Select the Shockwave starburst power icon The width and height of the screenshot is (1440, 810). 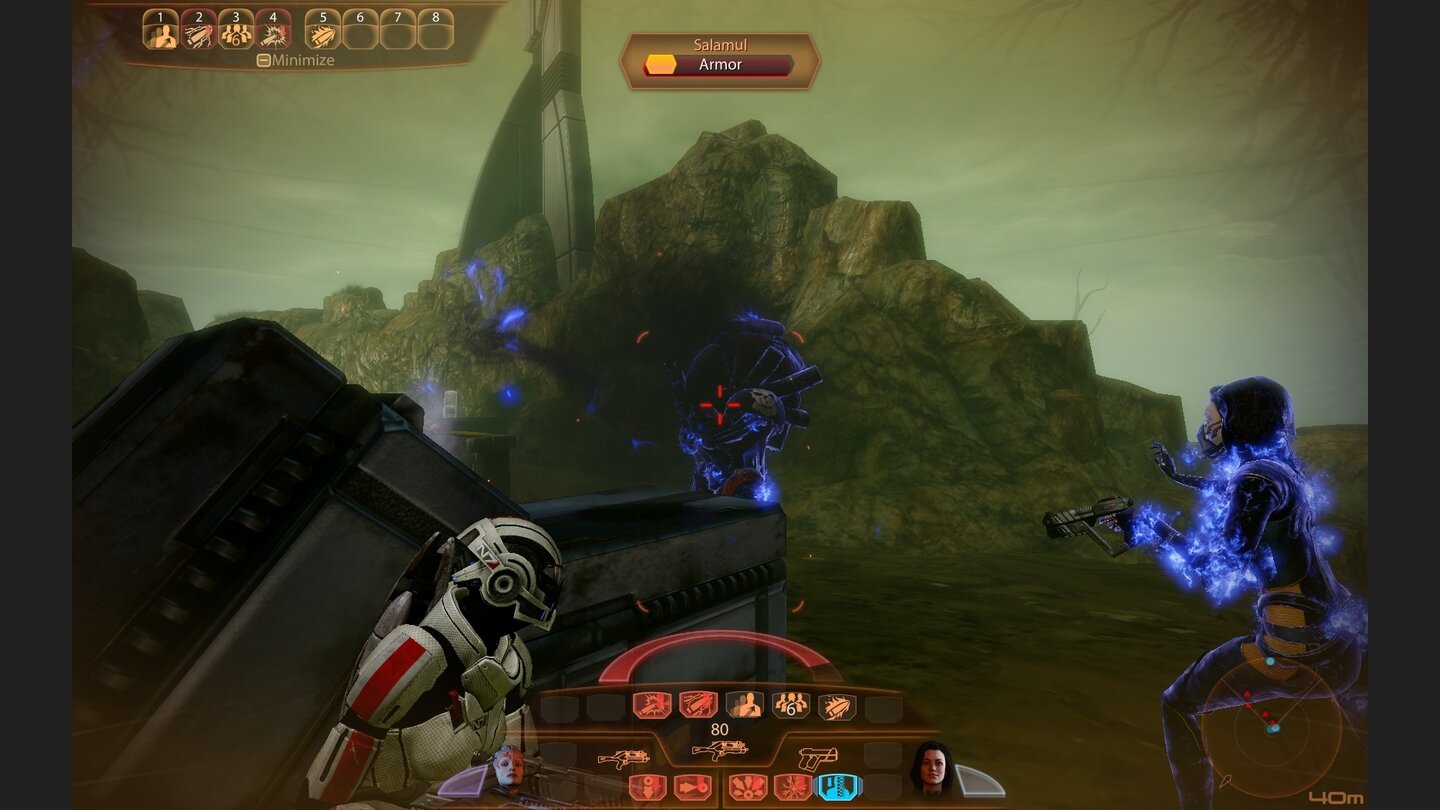click(x=749, y=788)
